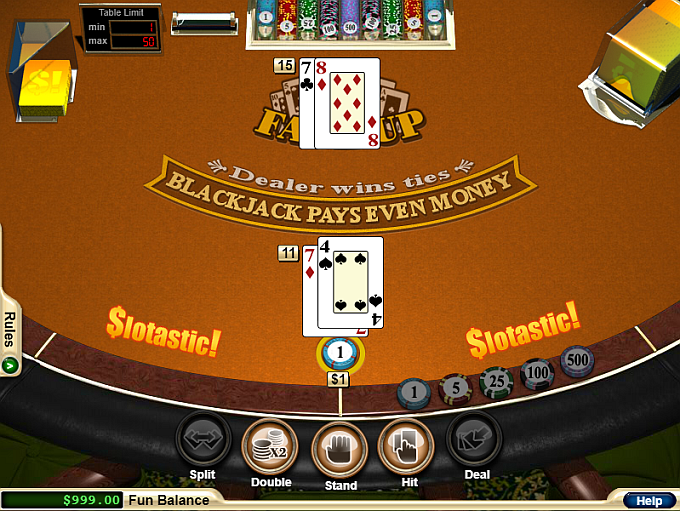The image size is (680, 511).
Task: Expand the Rules side tab
Action: (9, 336)
